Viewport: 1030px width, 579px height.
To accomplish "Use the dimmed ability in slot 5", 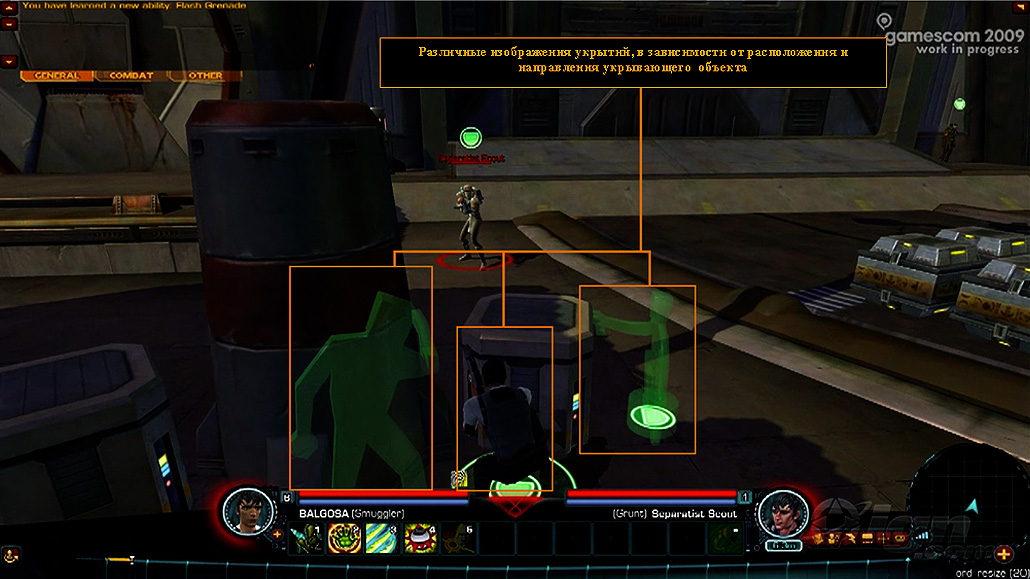I will (457, 538).
